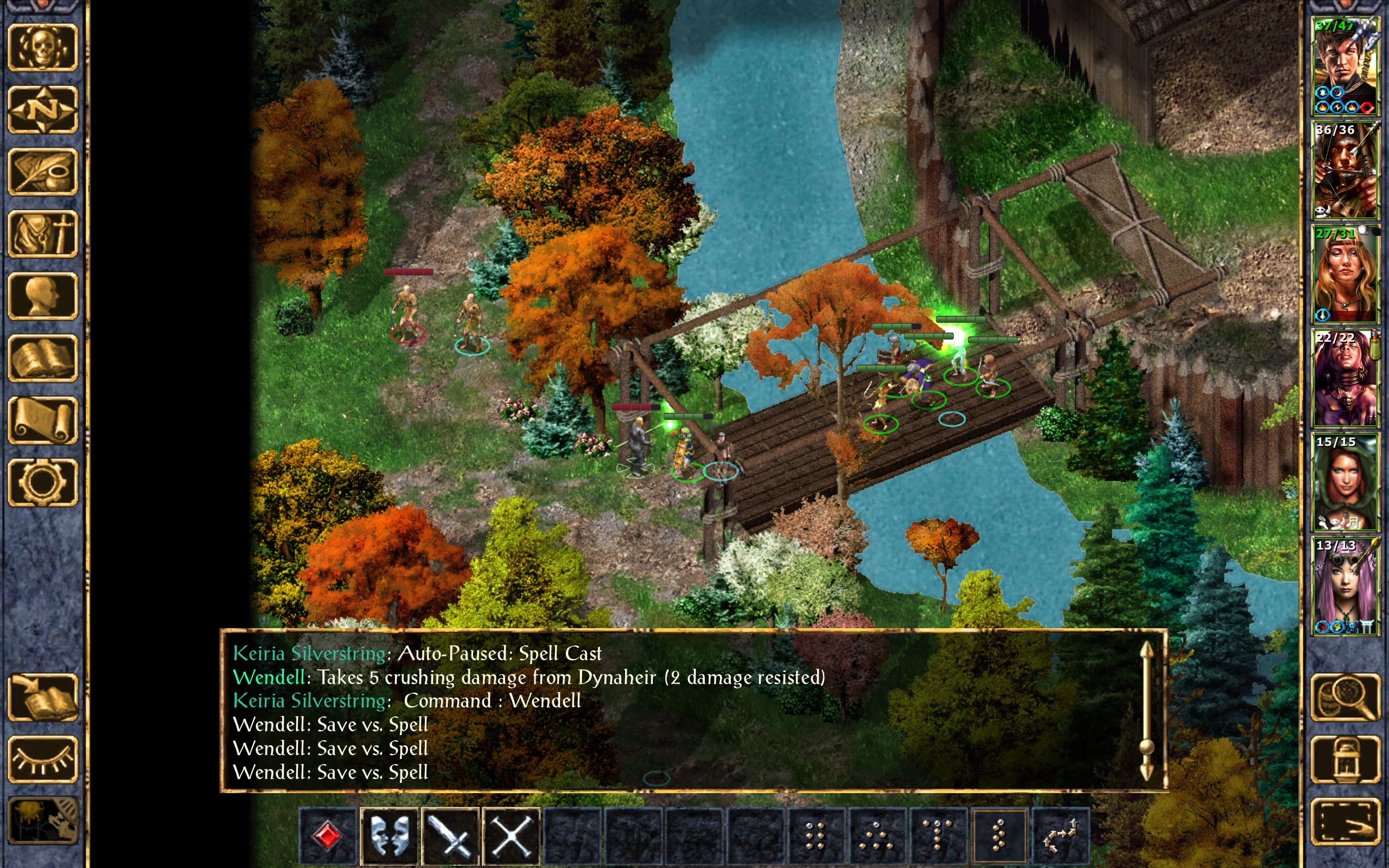The image size is (1389, 868).
Task: Open the character record head-bust button
Action: pos(42,296)
